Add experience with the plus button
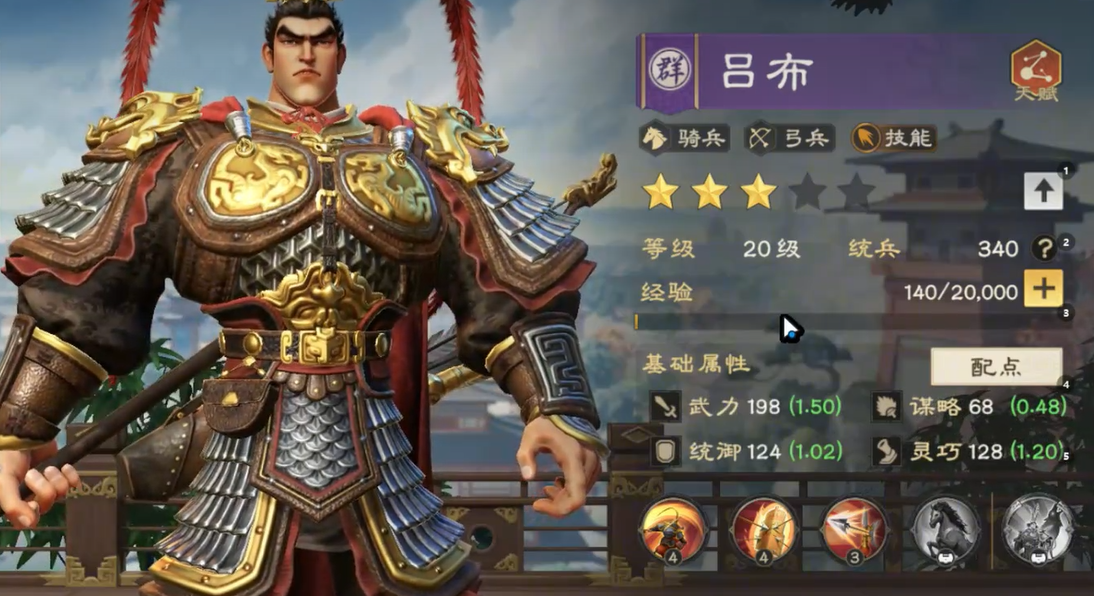 [x=1043, y=290]
